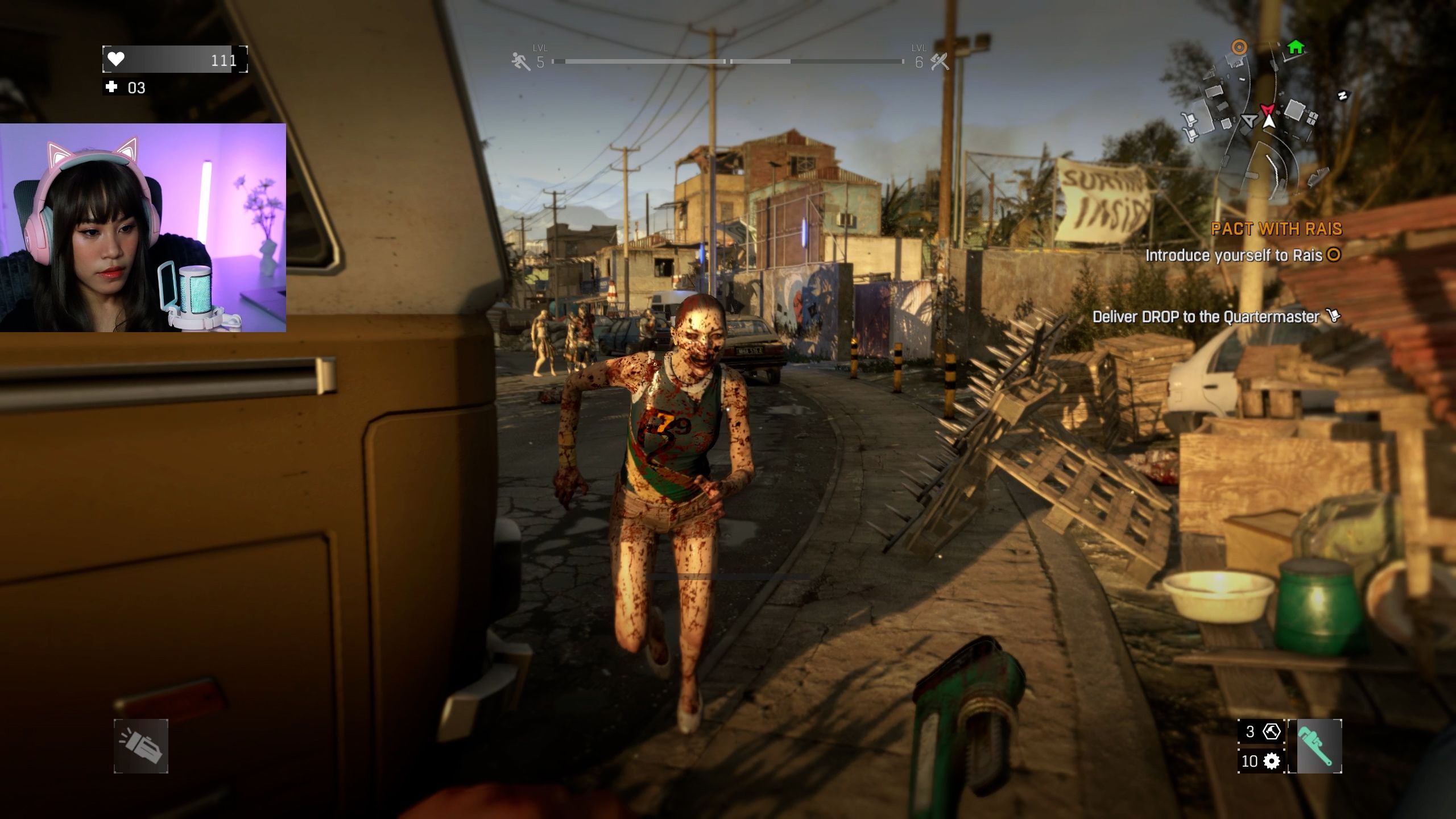Select the Deliver DROP to Quartermaster objective
The image size is (1456, 819).
(1206, 317)
